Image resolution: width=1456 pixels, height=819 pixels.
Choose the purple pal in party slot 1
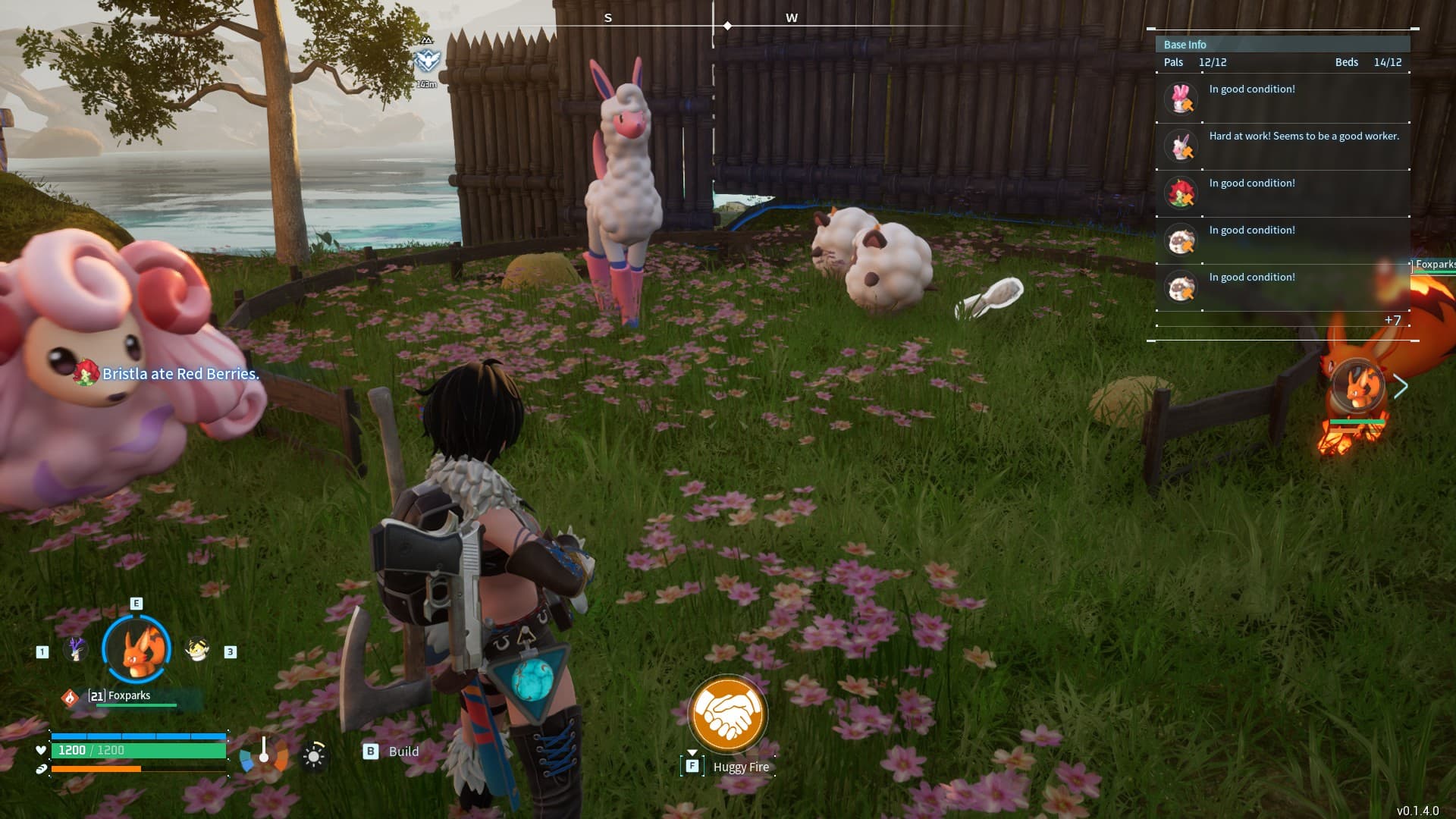75,650
